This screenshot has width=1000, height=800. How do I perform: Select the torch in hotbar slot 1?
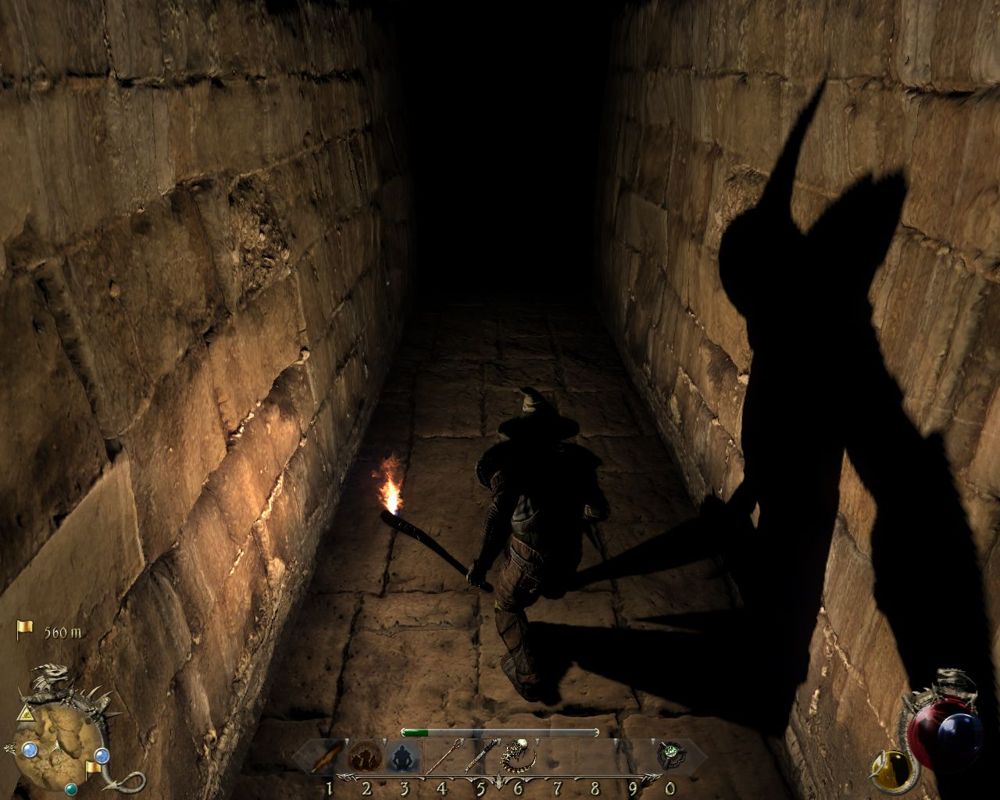point(328,757)
